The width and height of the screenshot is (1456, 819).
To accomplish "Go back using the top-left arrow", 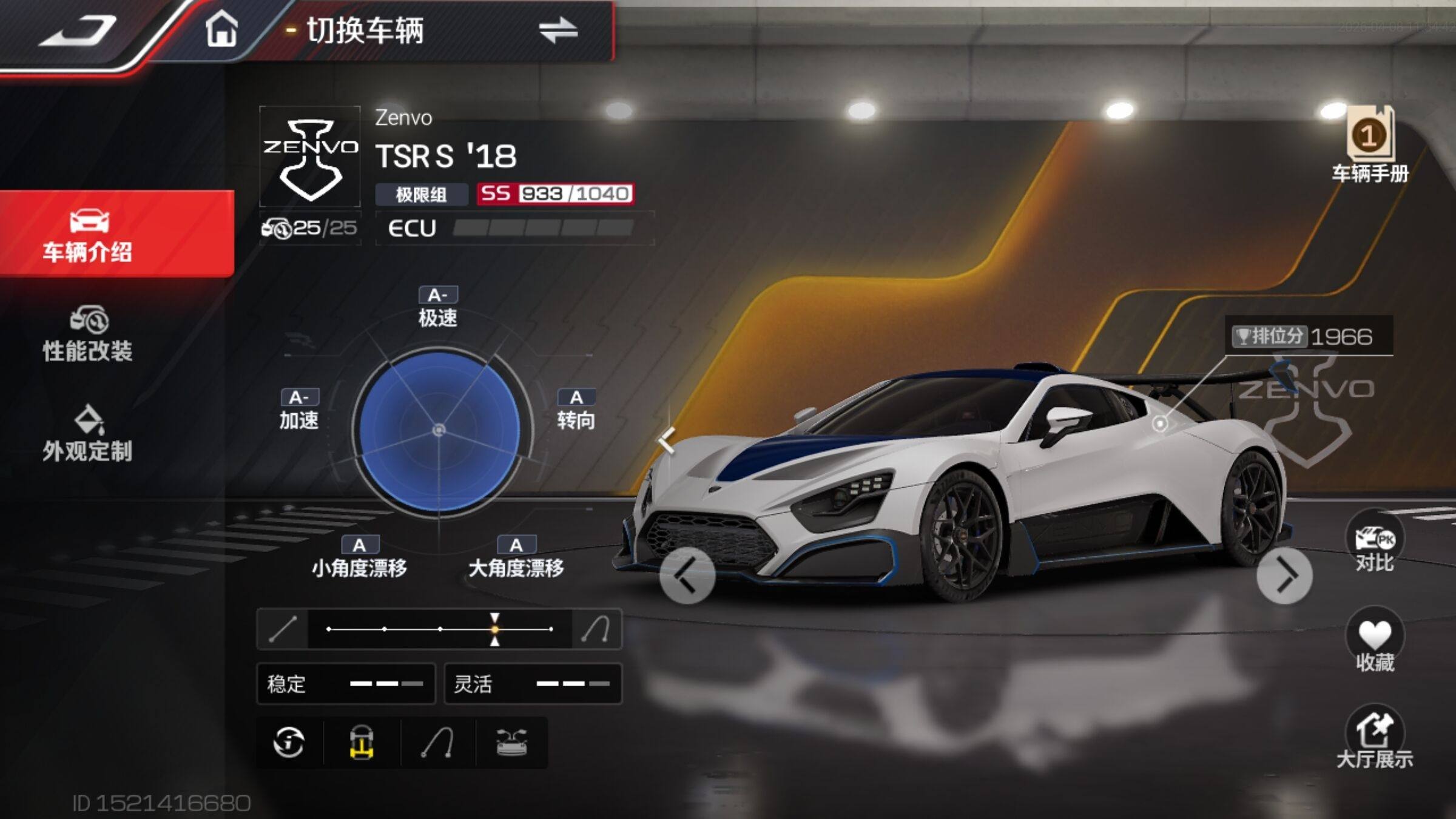I will click(78, 30).
